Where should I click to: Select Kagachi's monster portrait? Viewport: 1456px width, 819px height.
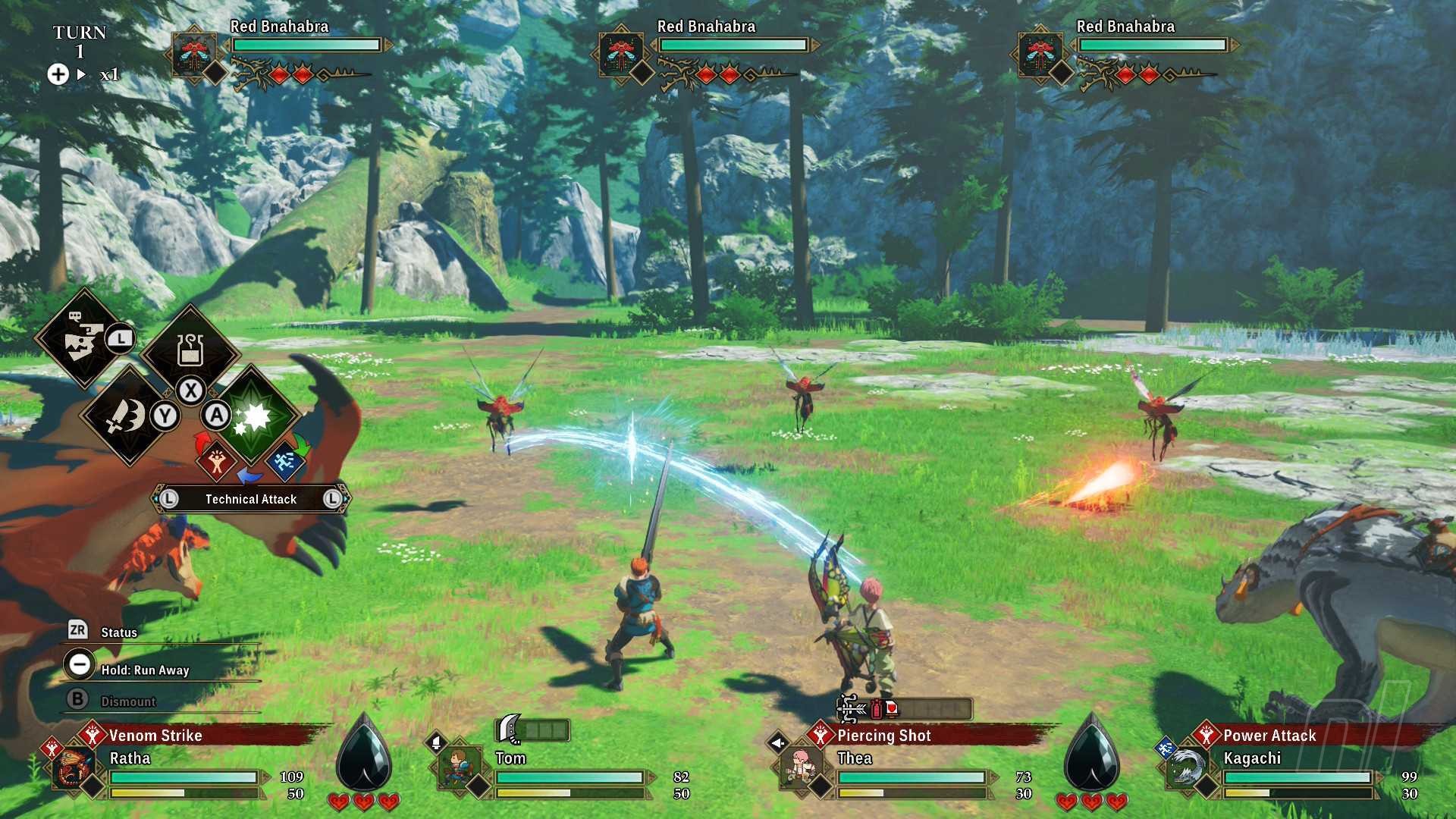point(1185,769)
